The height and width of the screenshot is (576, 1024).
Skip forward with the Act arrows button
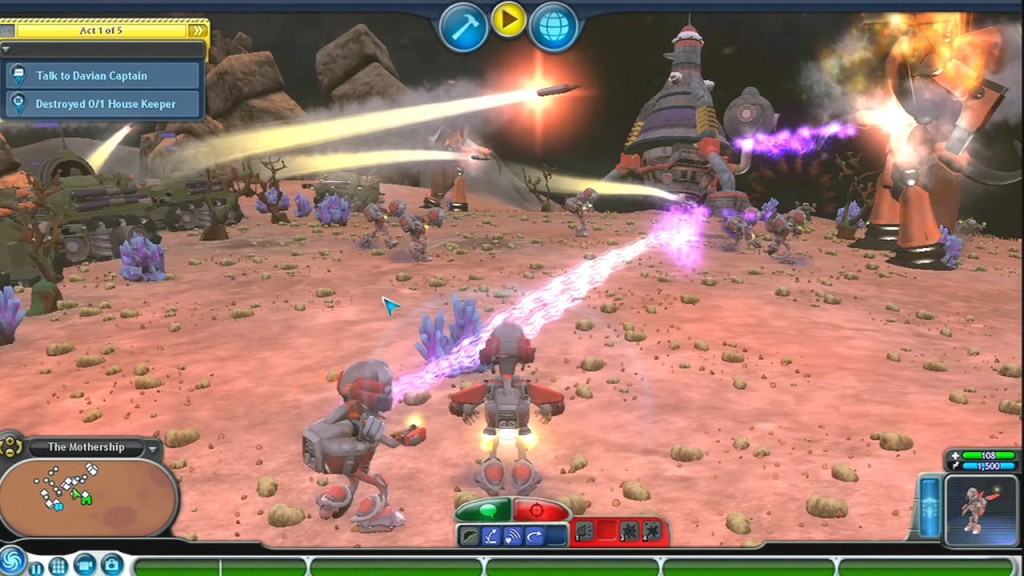point(198,30)
